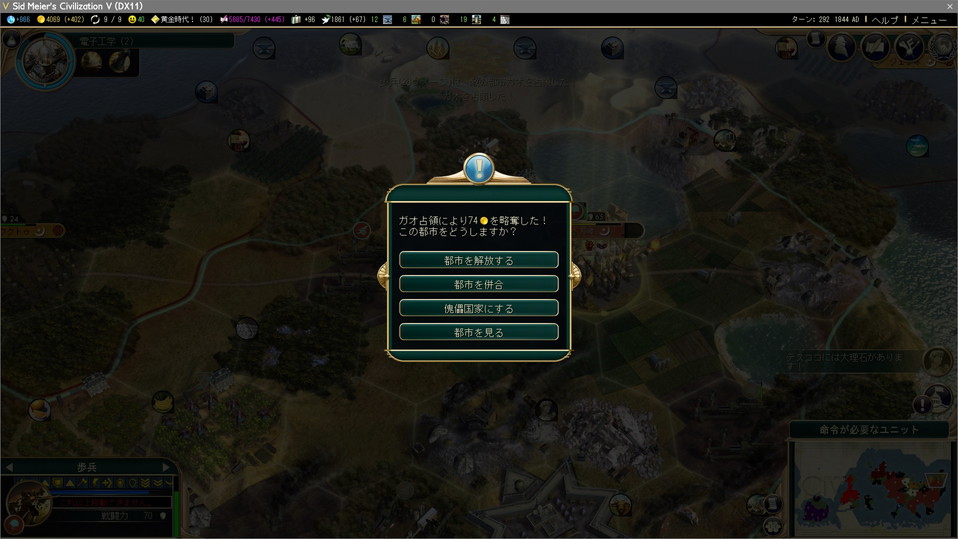Click the infantry unit portrait
The image size is (958, 539).
28,502
